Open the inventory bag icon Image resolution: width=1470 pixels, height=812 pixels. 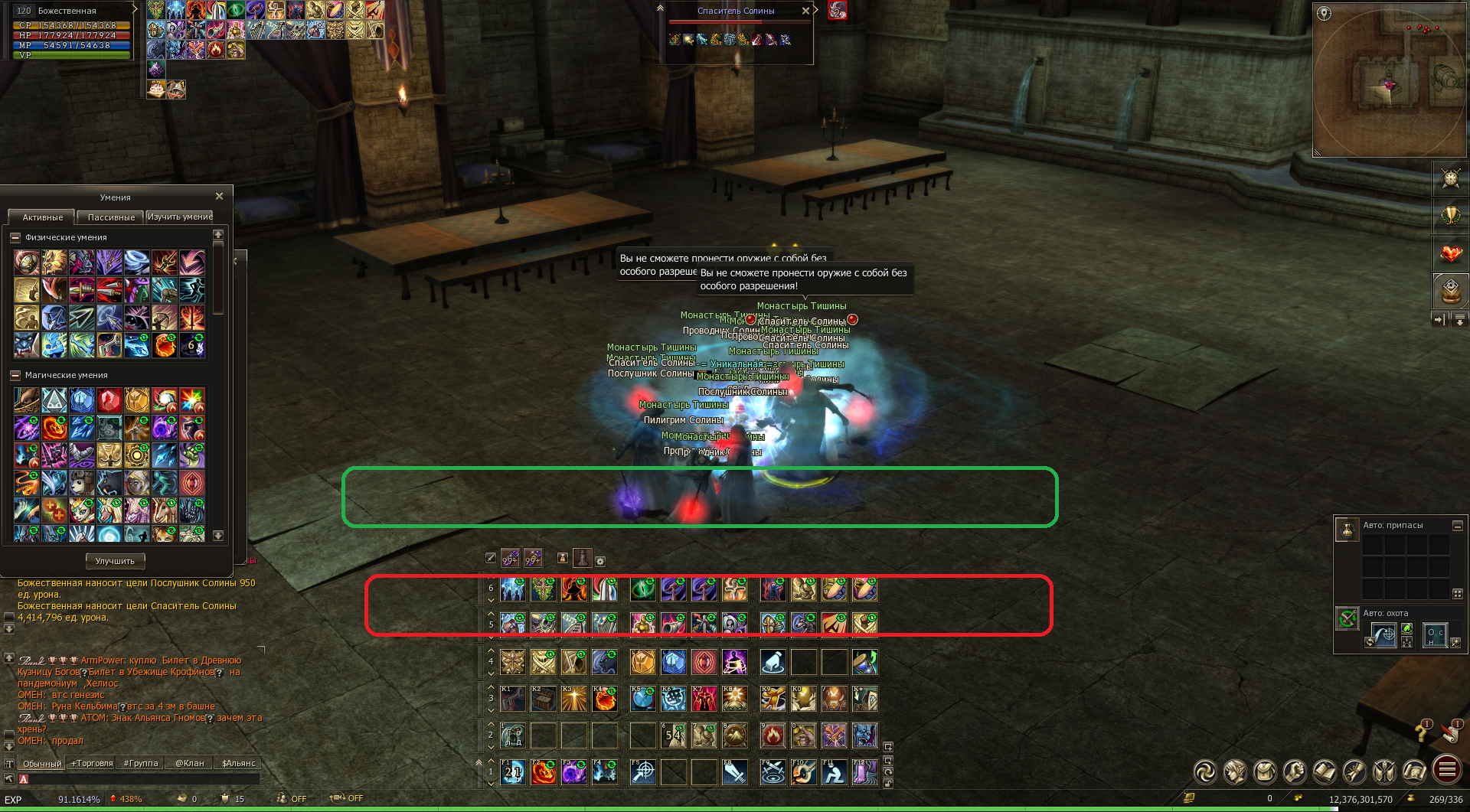pyautogui.click(x=1264, y=771)
